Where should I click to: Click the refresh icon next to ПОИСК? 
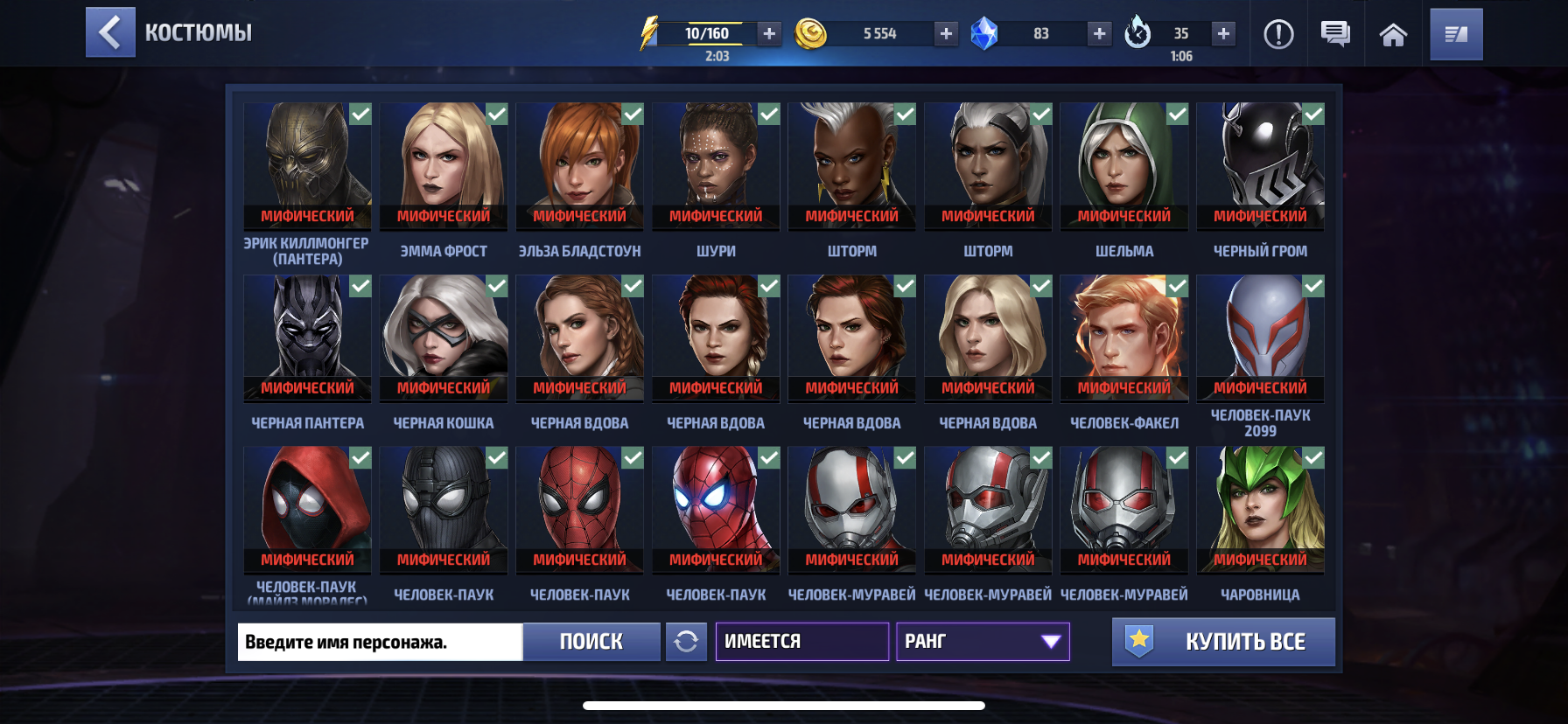687,642
